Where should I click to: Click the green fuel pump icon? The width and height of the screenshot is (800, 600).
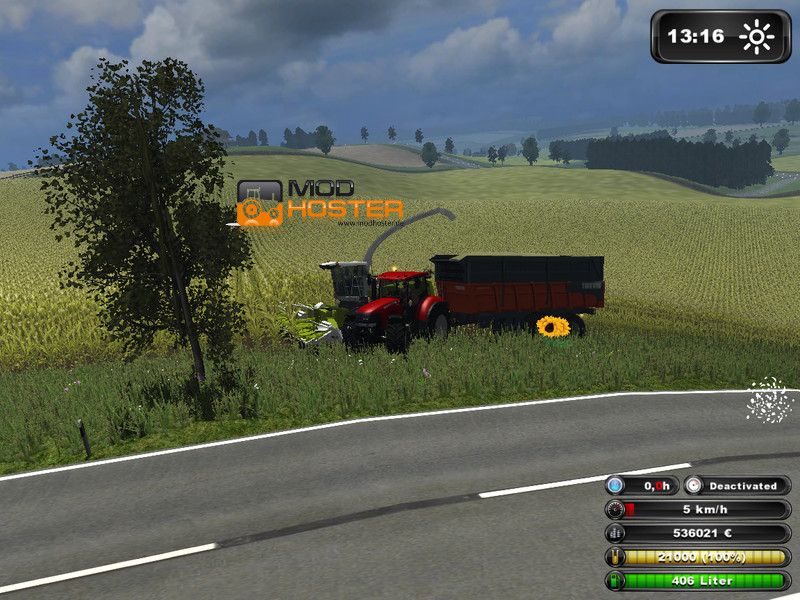click(x=616, y=580)
